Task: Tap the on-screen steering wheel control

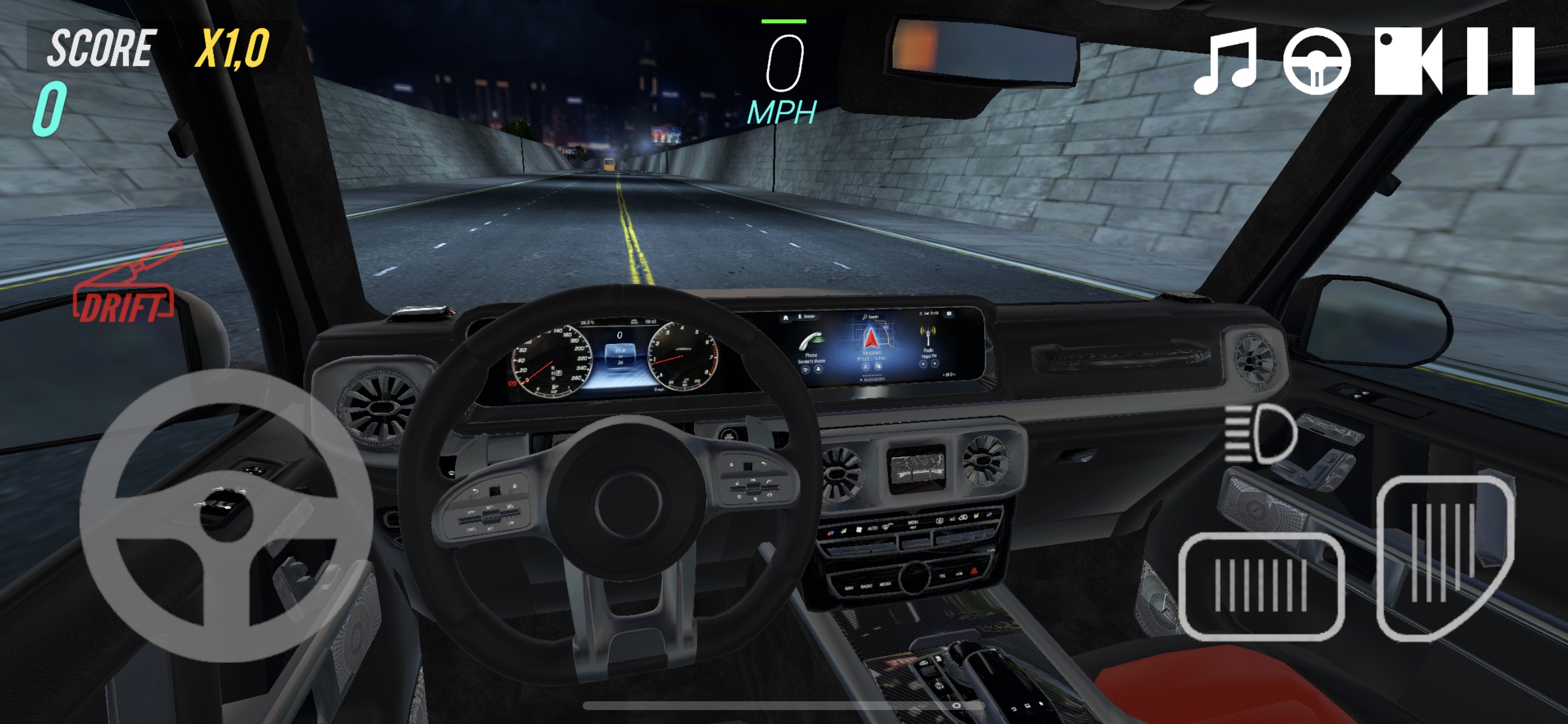Action: [x=226, y=515]
